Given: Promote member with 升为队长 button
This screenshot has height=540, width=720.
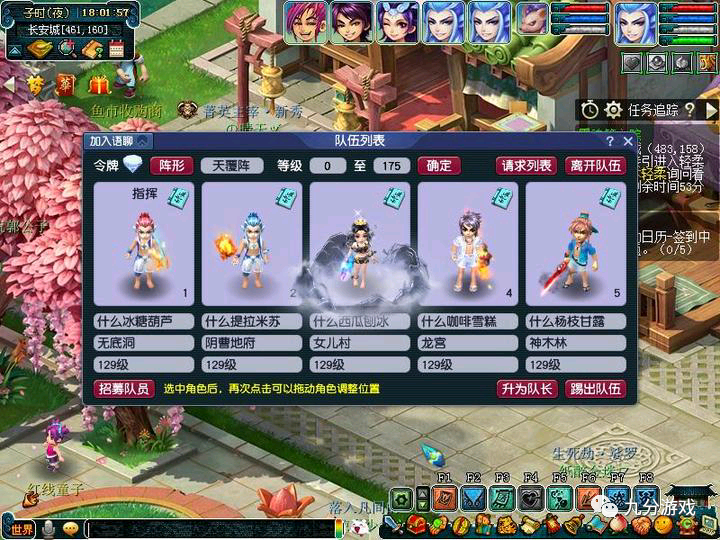Looking at the screenshot, I should pos(526,389).
